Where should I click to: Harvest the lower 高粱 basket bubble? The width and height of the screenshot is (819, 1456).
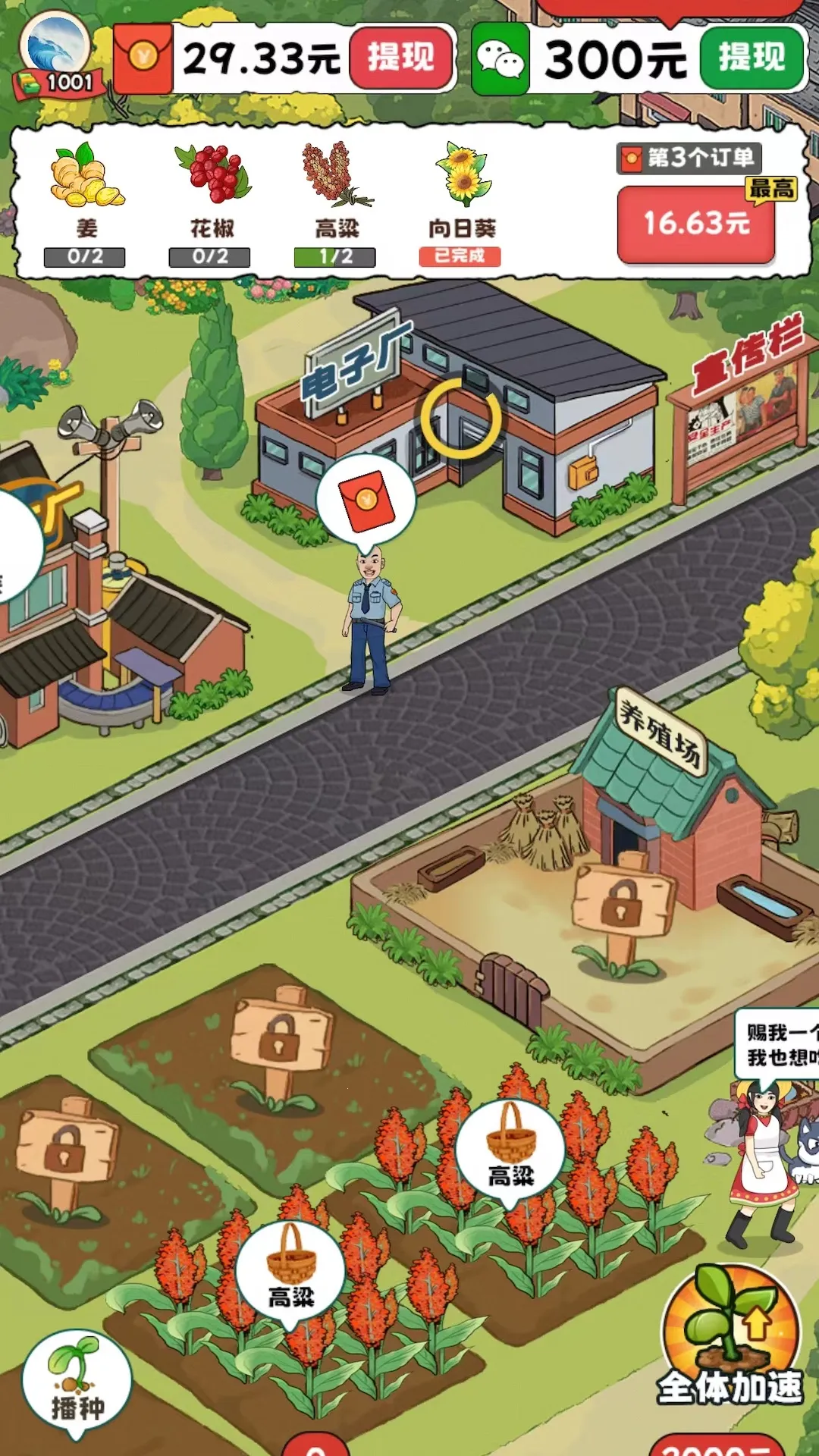(290, 1269)
